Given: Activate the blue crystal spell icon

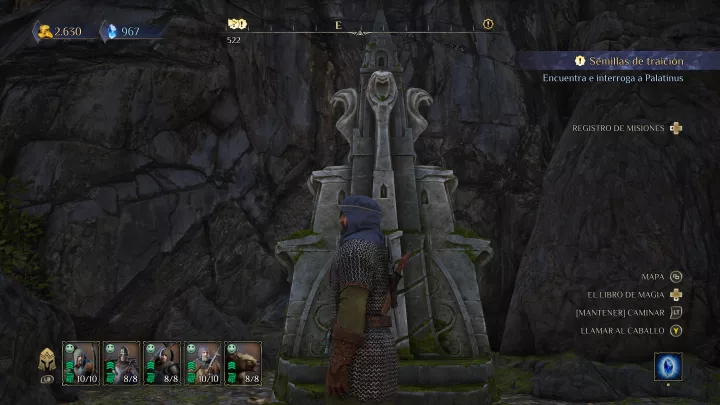Looking at the screenshot, I should tap(669, 366).
